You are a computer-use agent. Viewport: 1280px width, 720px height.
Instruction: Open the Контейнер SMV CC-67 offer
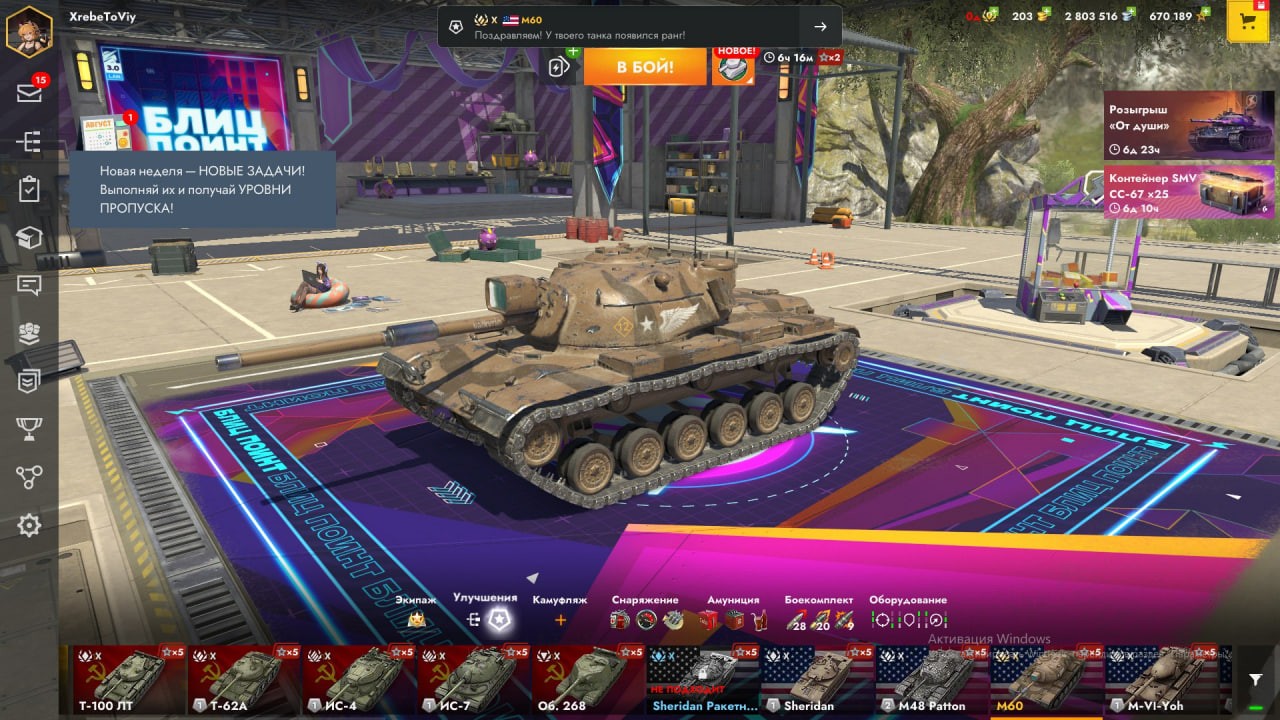coord(1189,192)
